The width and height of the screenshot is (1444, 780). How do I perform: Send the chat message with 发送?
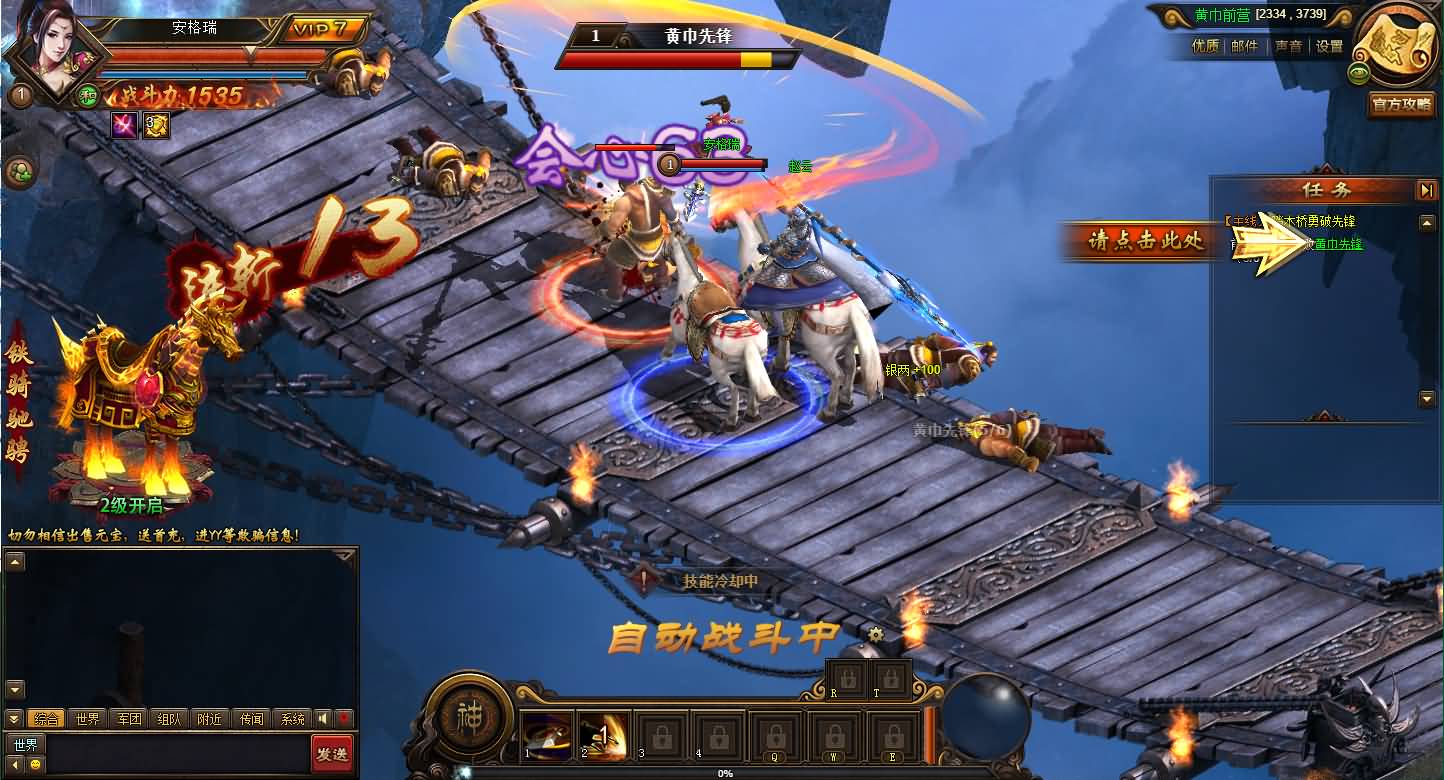tap(332, 753)
